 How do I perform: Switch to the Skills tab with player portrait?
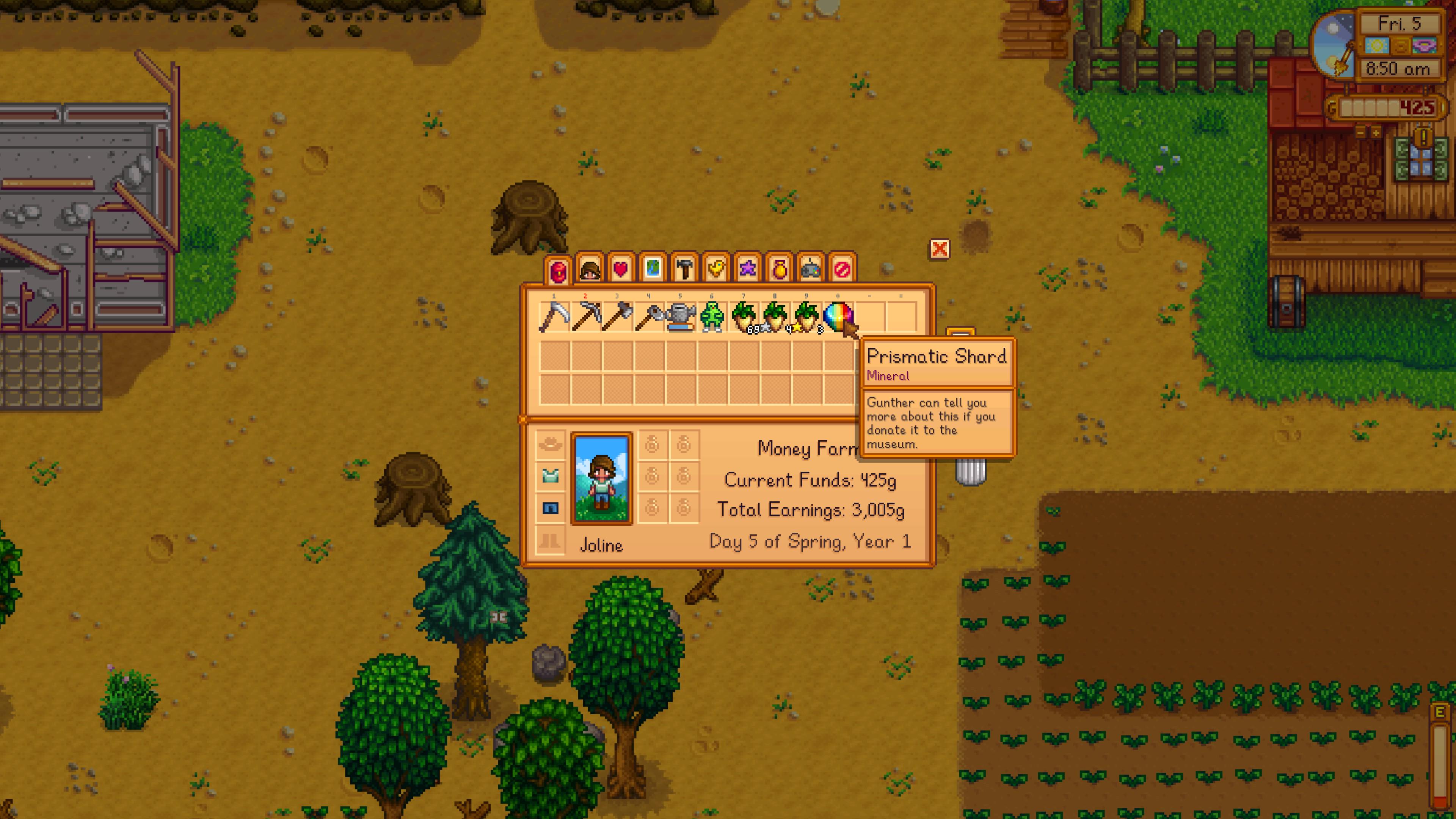coord(590,268)
